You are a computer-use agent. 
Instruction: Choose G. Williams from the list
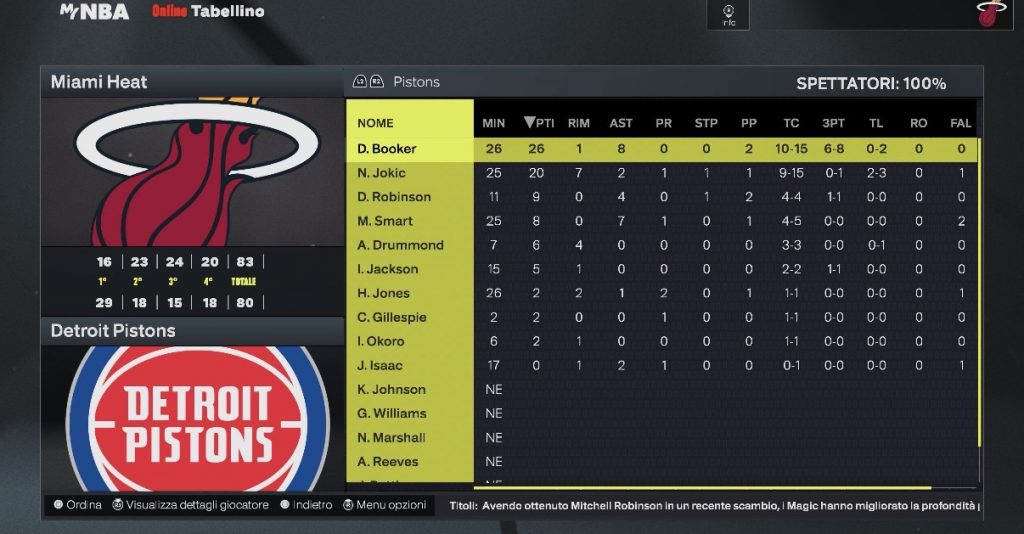tap(392, 413)
